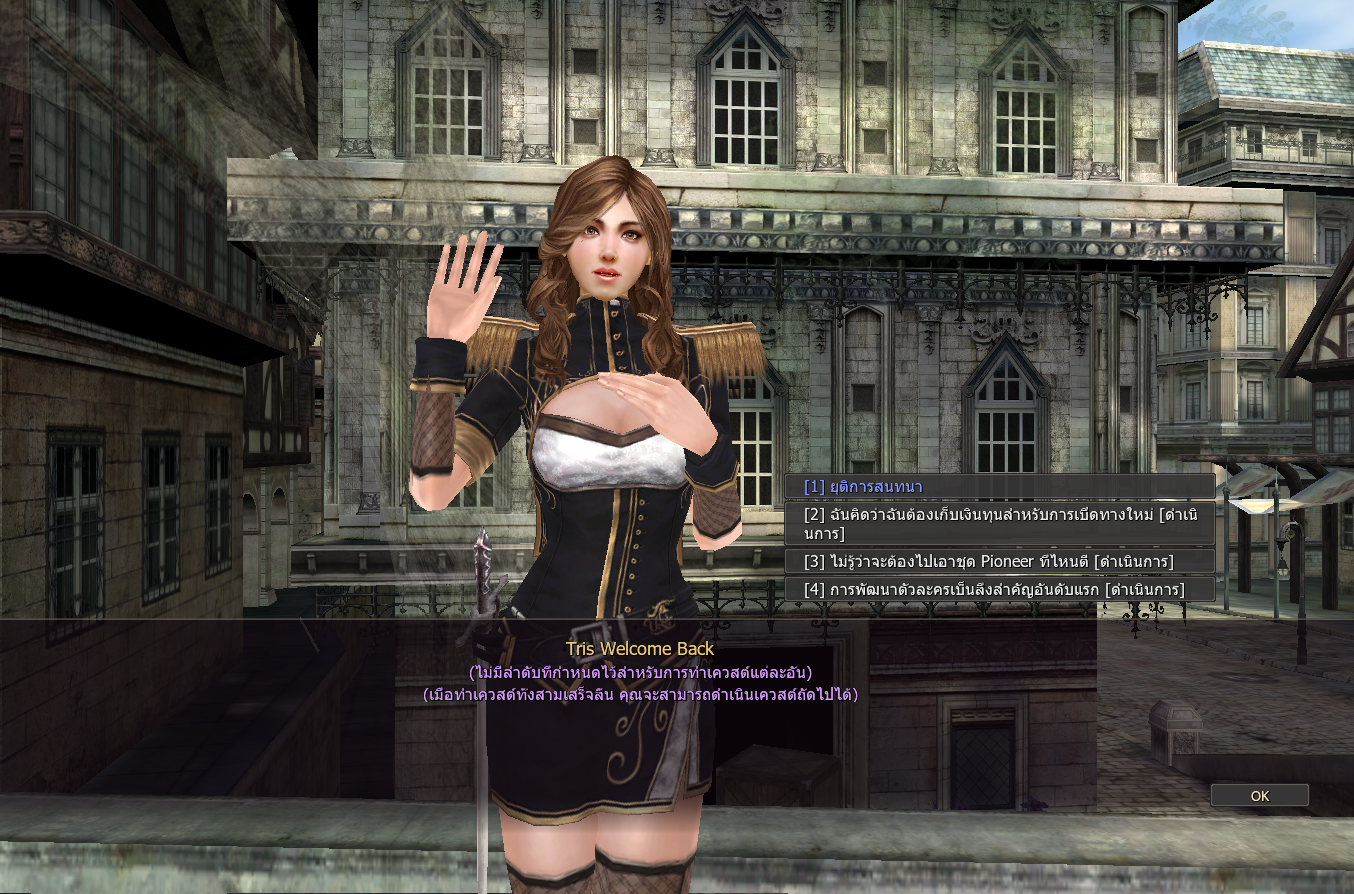1354x894 pixels.
Task: Select dialogue option 2 about saving funds
Action: pos(1000,524)
